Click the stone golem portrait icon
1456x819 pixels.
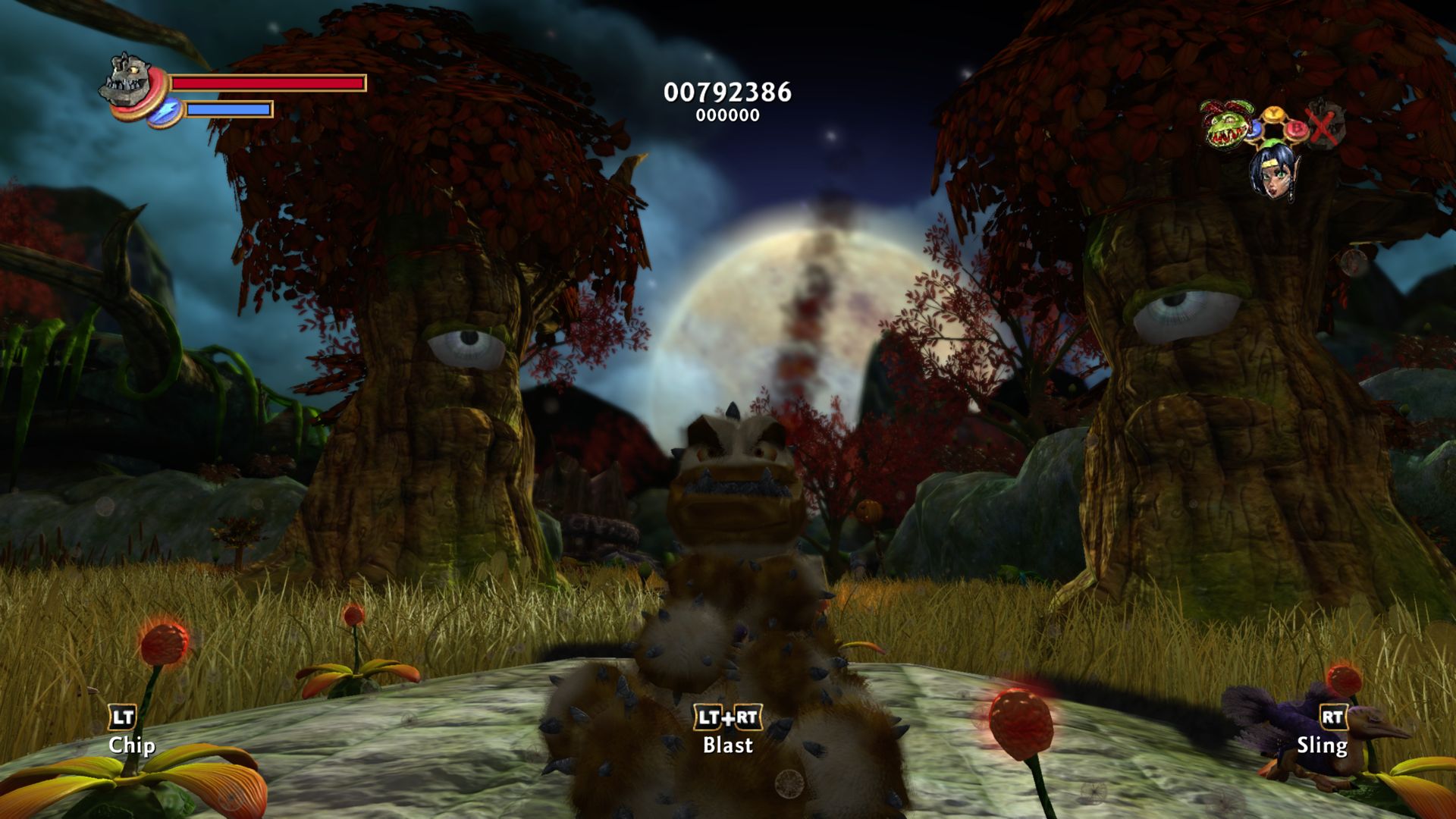[127, 80]
